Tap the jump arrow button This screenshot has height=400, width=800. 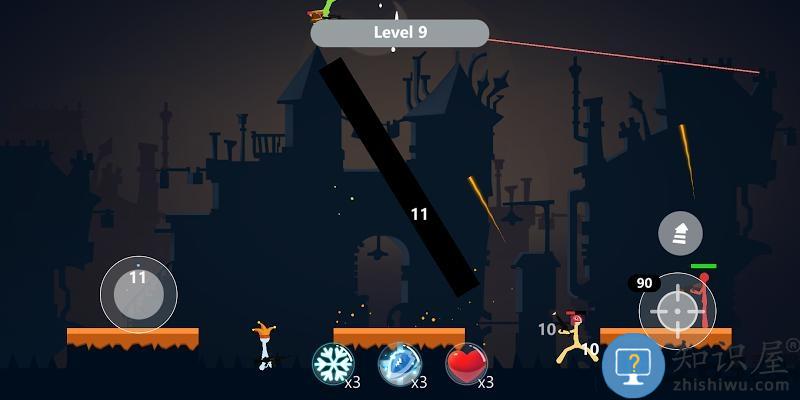680,235
